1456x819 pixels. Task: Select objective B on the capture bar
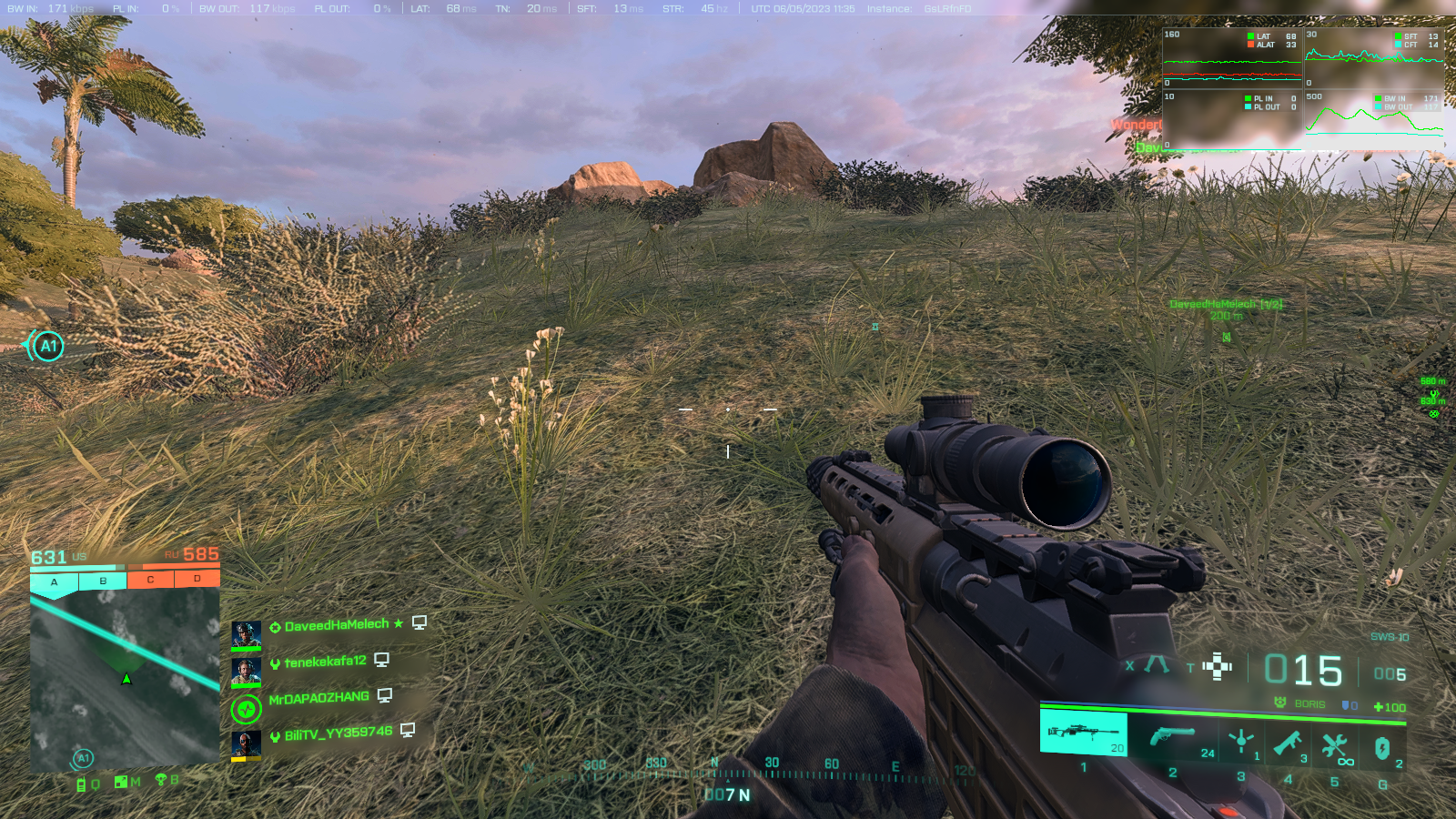click(x=103, y=581)
